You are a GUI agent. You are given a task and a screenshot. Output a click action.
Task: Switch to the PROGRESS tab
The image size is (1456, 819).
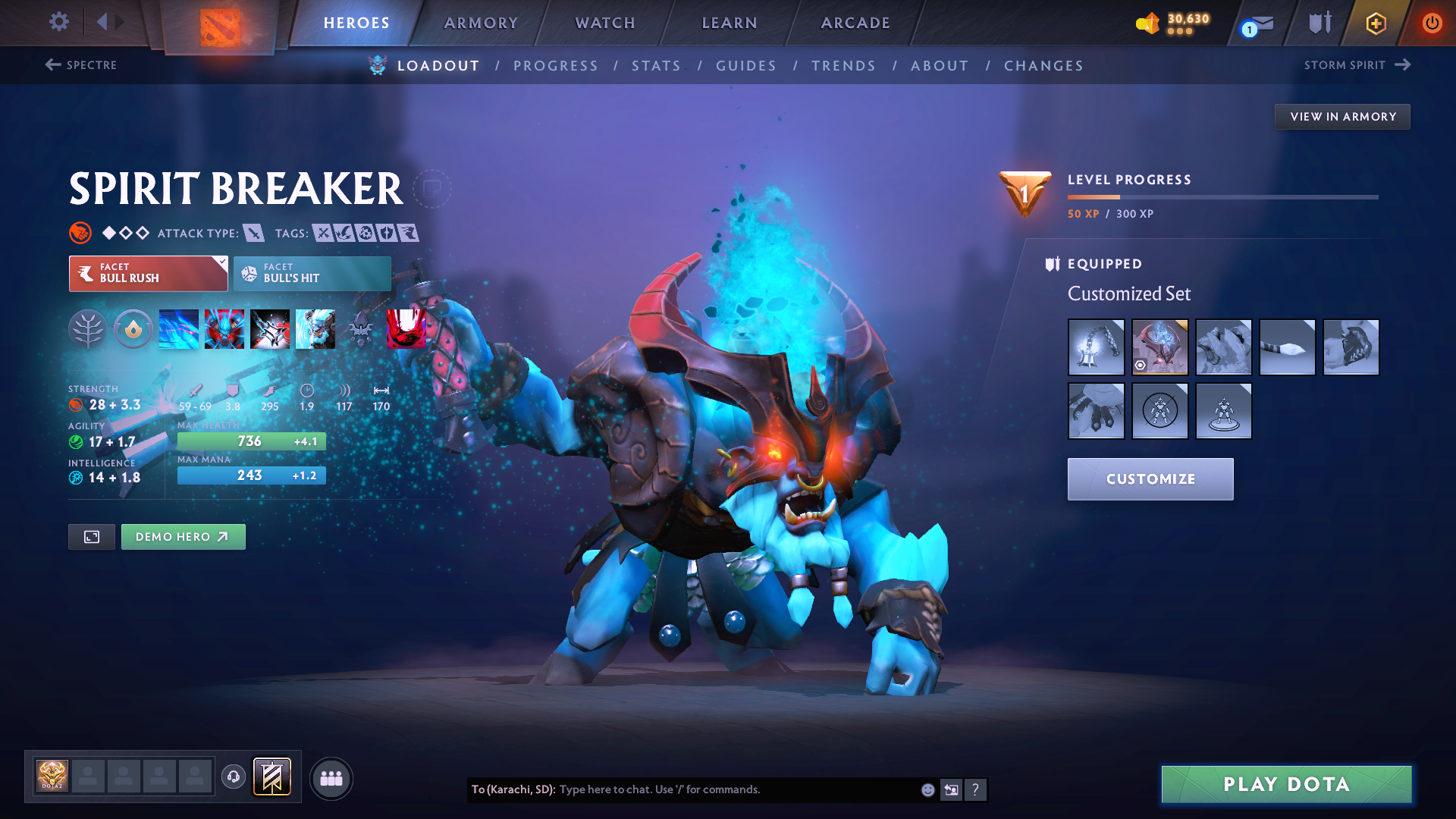[x=556, y=65]
